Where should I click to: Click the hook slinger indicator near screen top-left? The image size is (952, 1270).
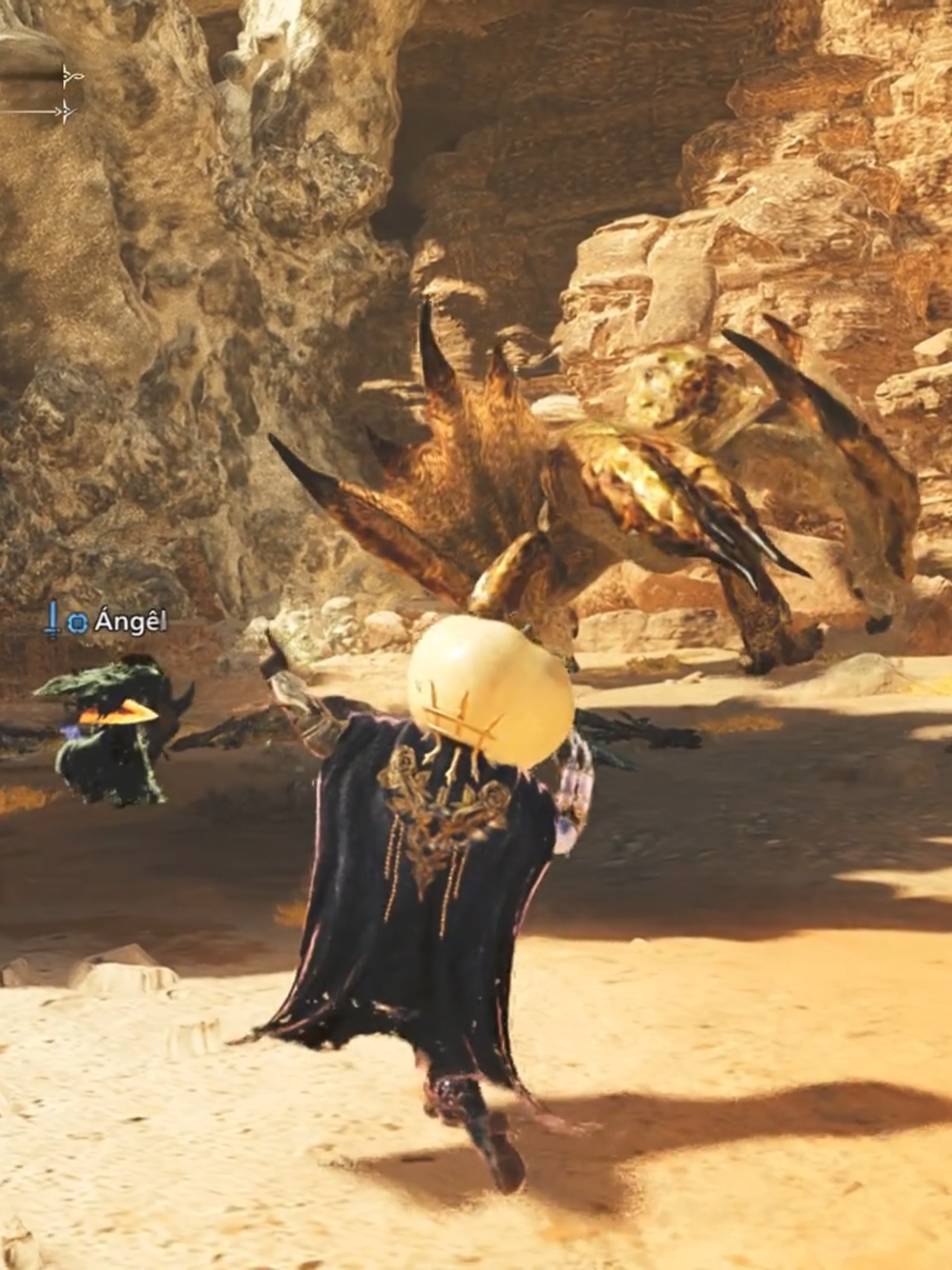tap(70, 76)
